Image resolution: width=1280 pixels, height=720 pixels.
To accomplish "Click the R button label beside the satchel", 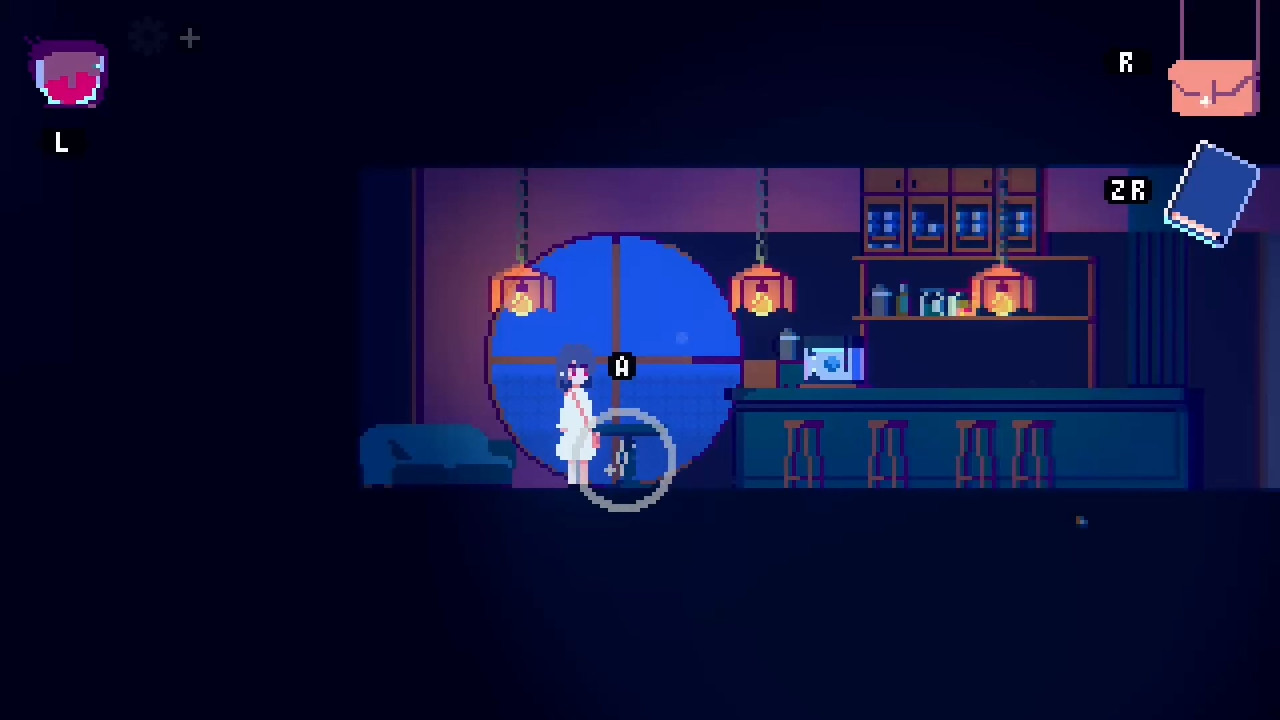I will coord(1125,63).
